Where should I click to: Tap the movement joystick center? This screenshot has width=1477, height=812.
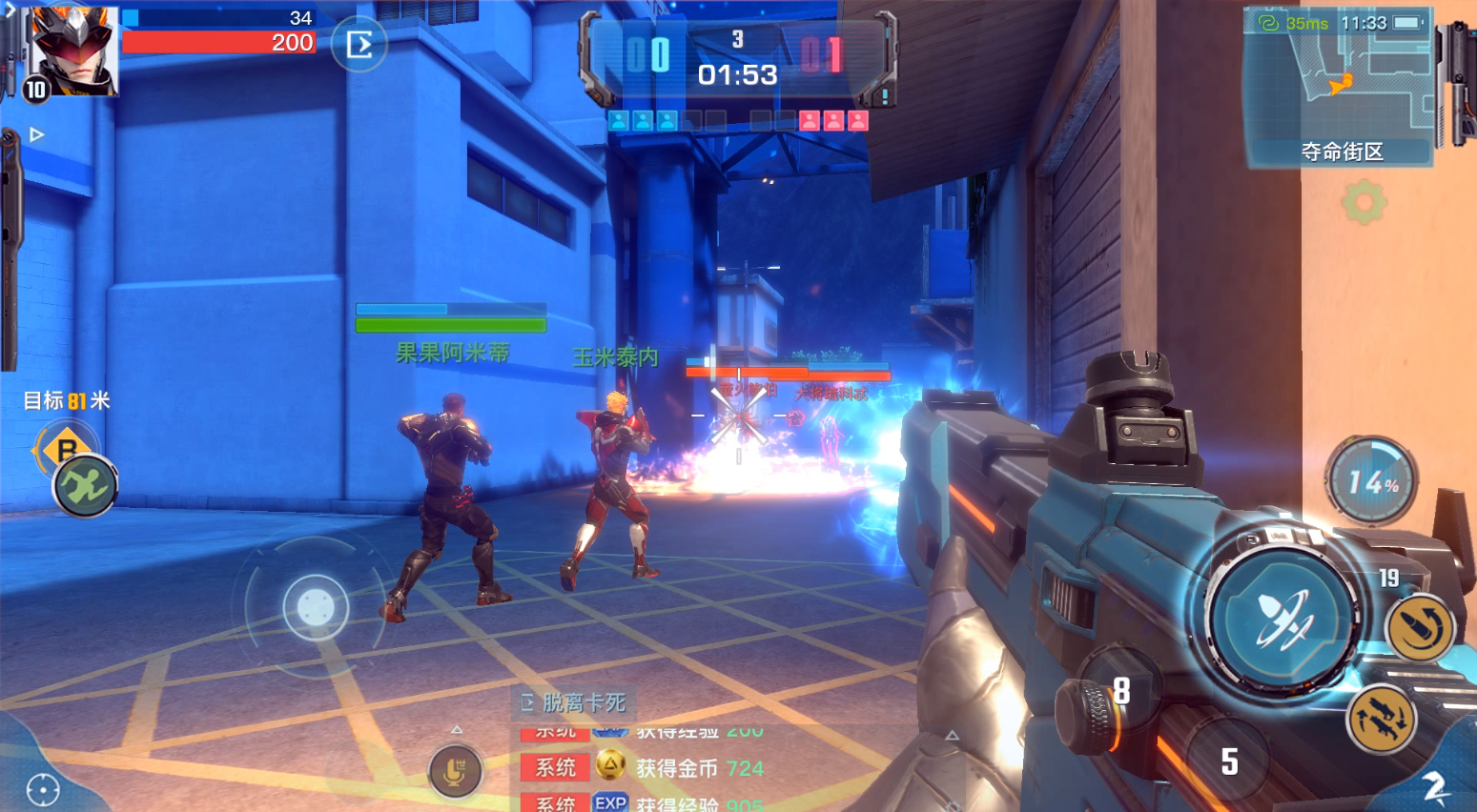(316, 606)
